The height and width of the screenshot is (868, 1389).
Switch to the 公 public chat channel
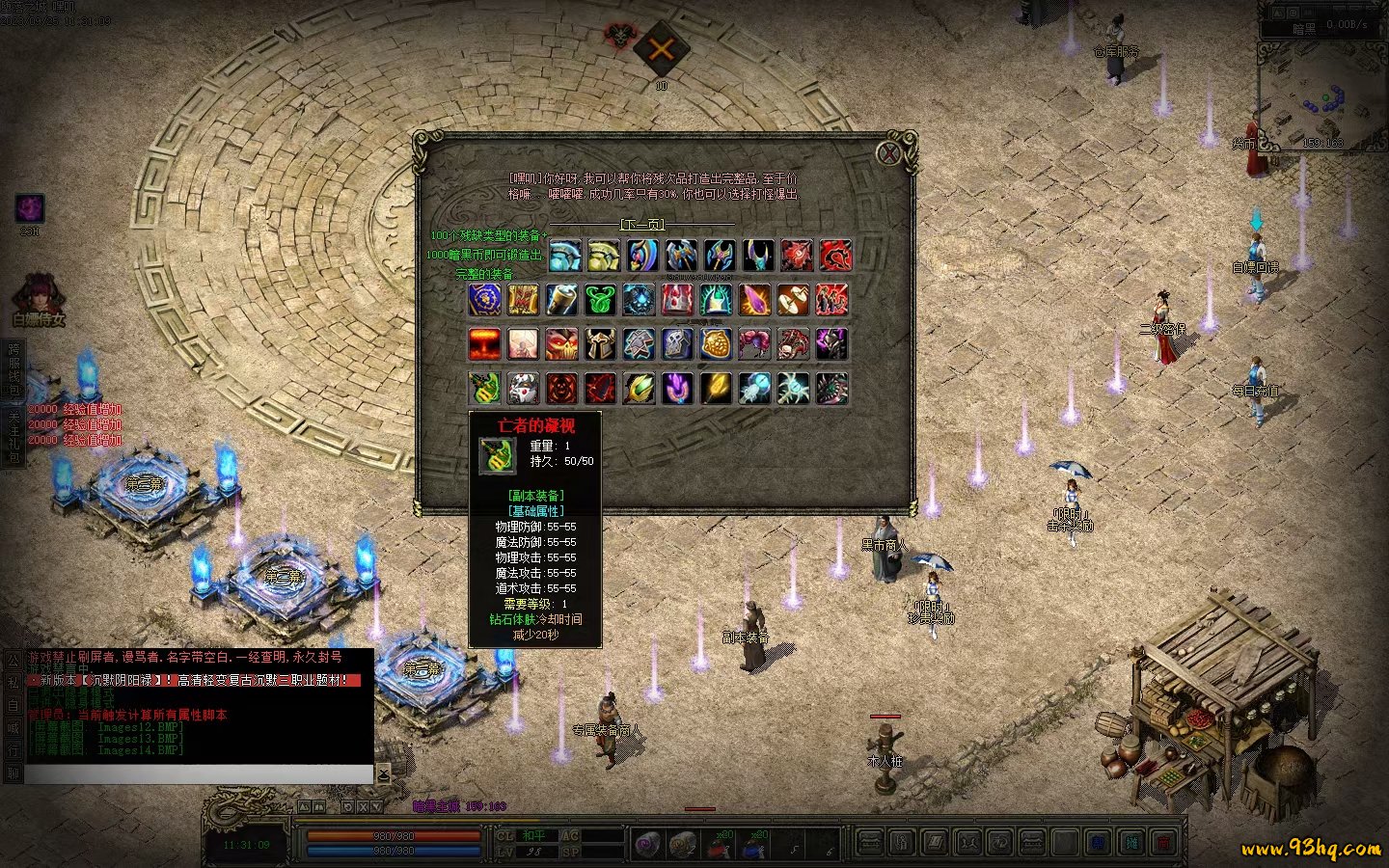13,661
